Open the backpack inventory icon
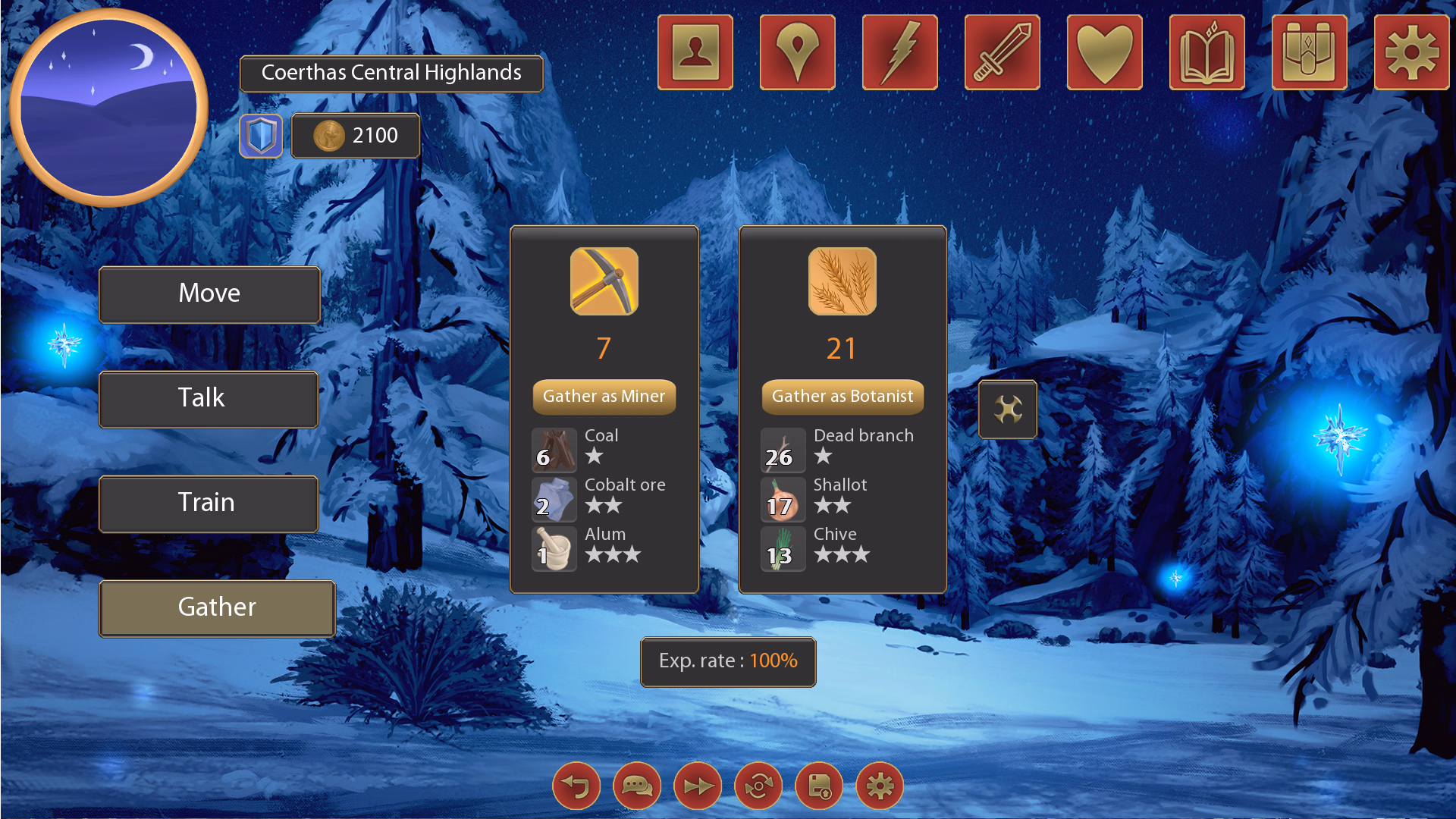The image size is (1456, 819). click(x=1310, y=52)
